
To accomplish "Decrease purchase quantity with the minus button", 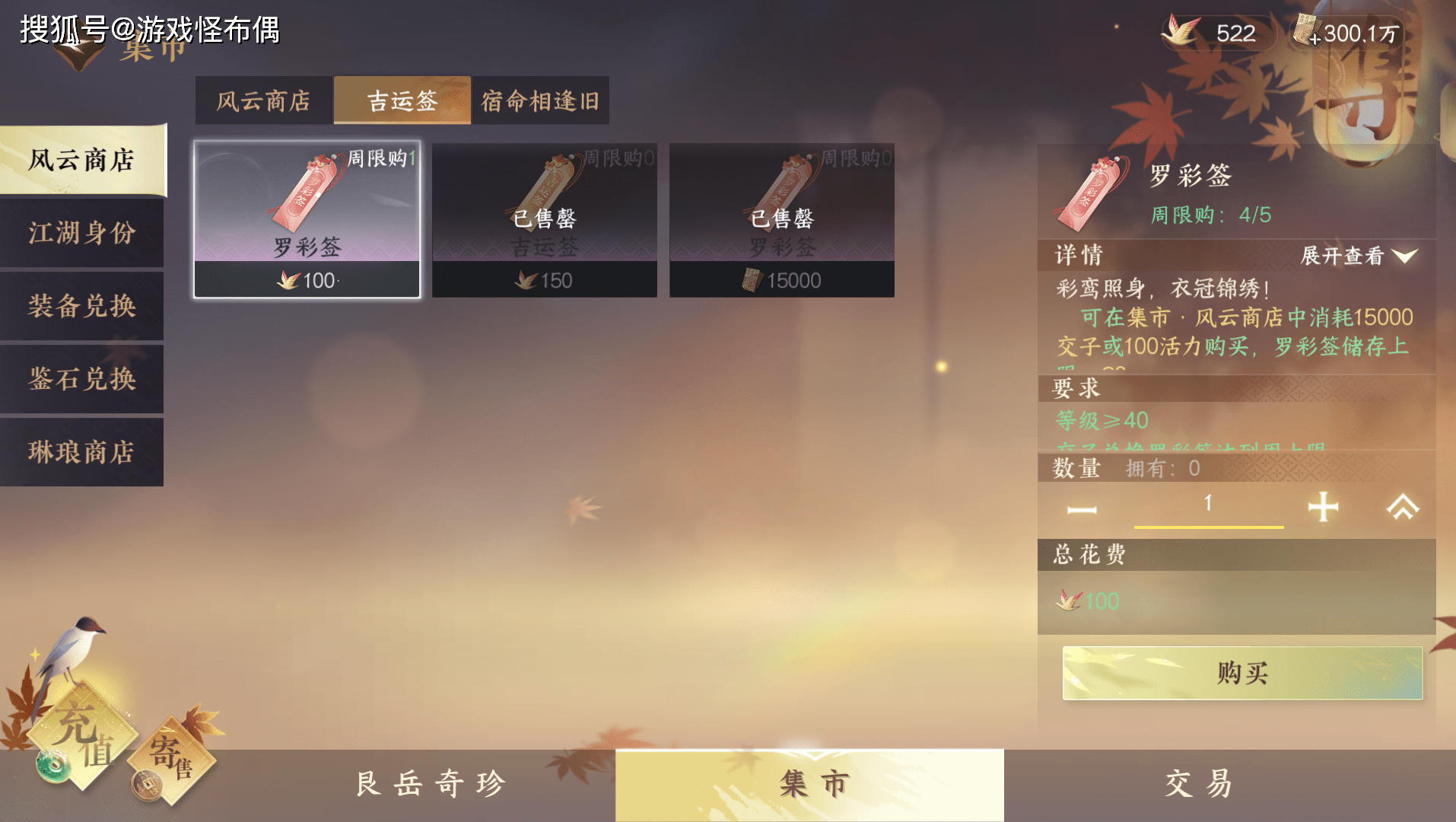I will pos(1082,509).
